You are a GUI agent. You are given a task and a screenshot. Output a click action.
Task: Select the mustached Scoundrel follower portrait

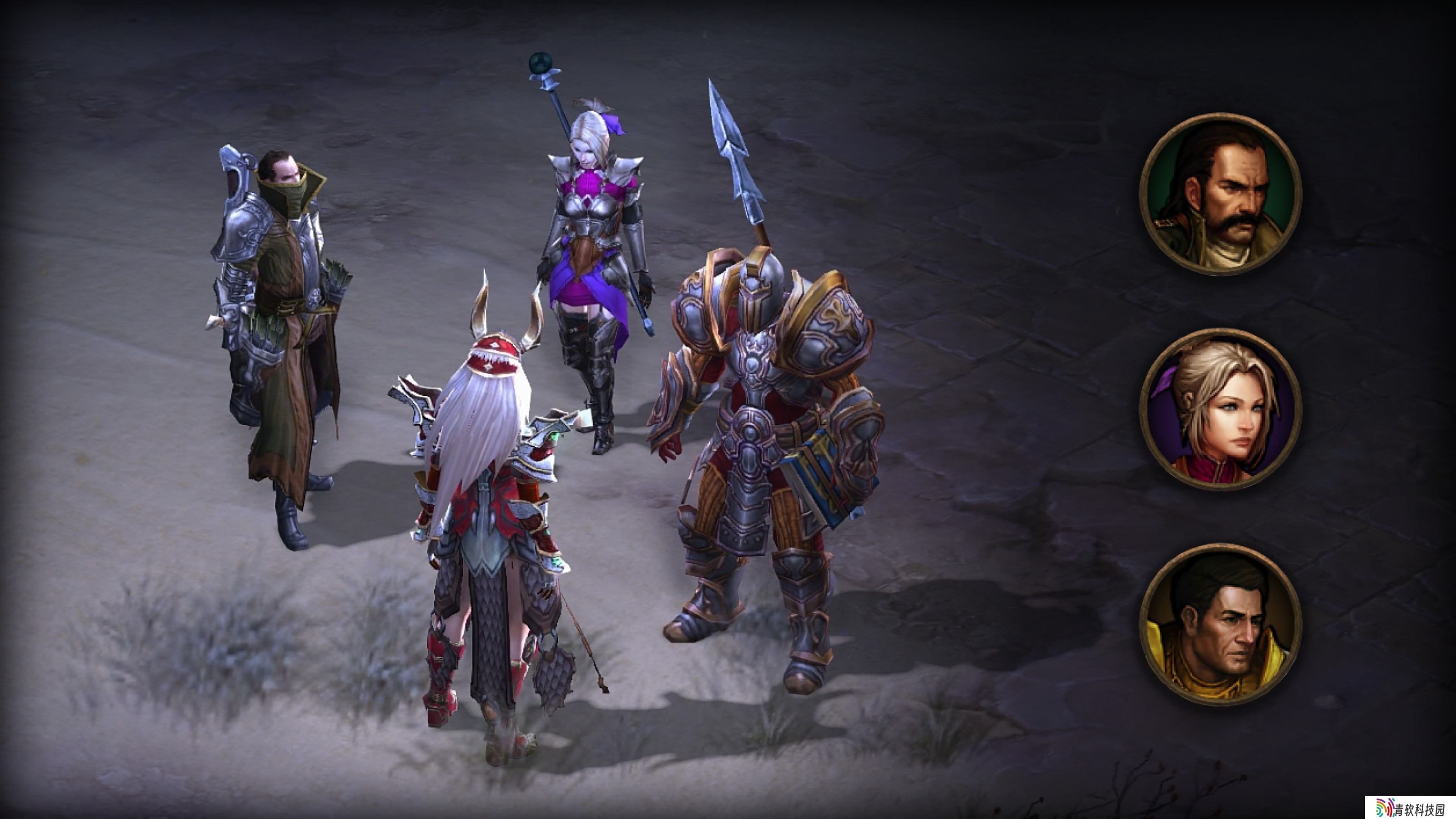1220,194
